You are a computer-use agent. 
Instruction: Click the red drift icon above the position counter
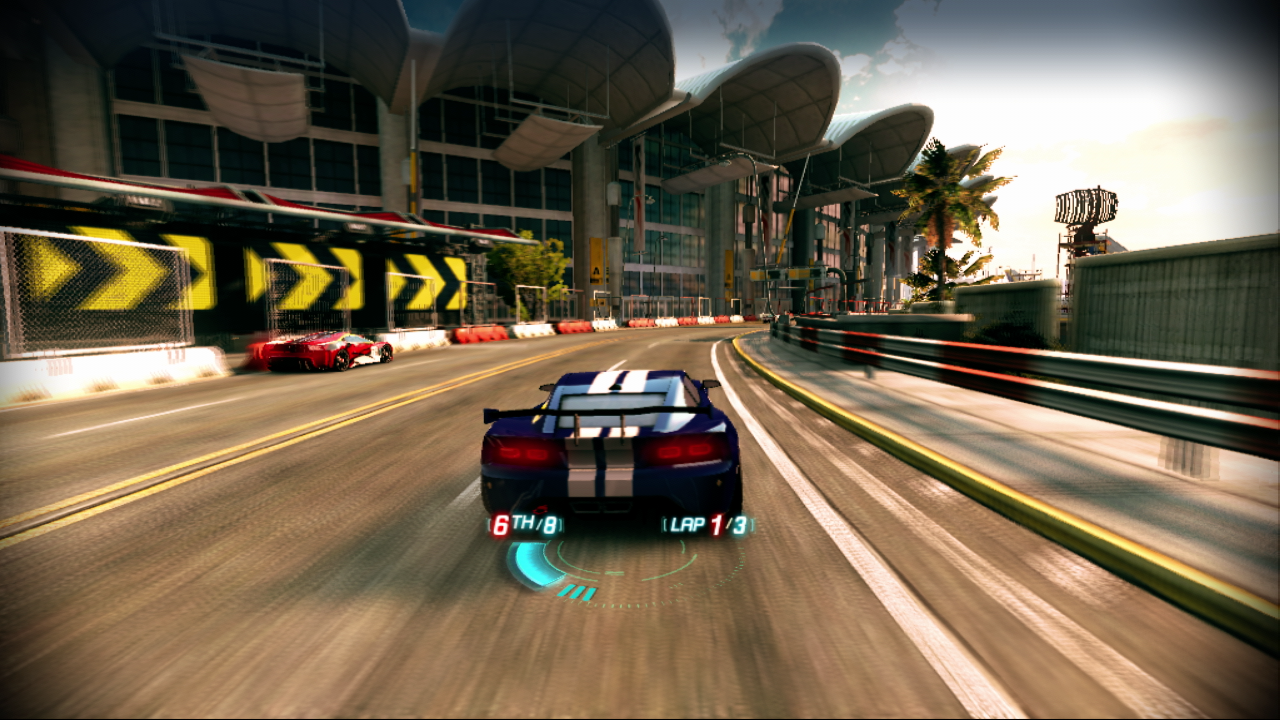[540, 507]
